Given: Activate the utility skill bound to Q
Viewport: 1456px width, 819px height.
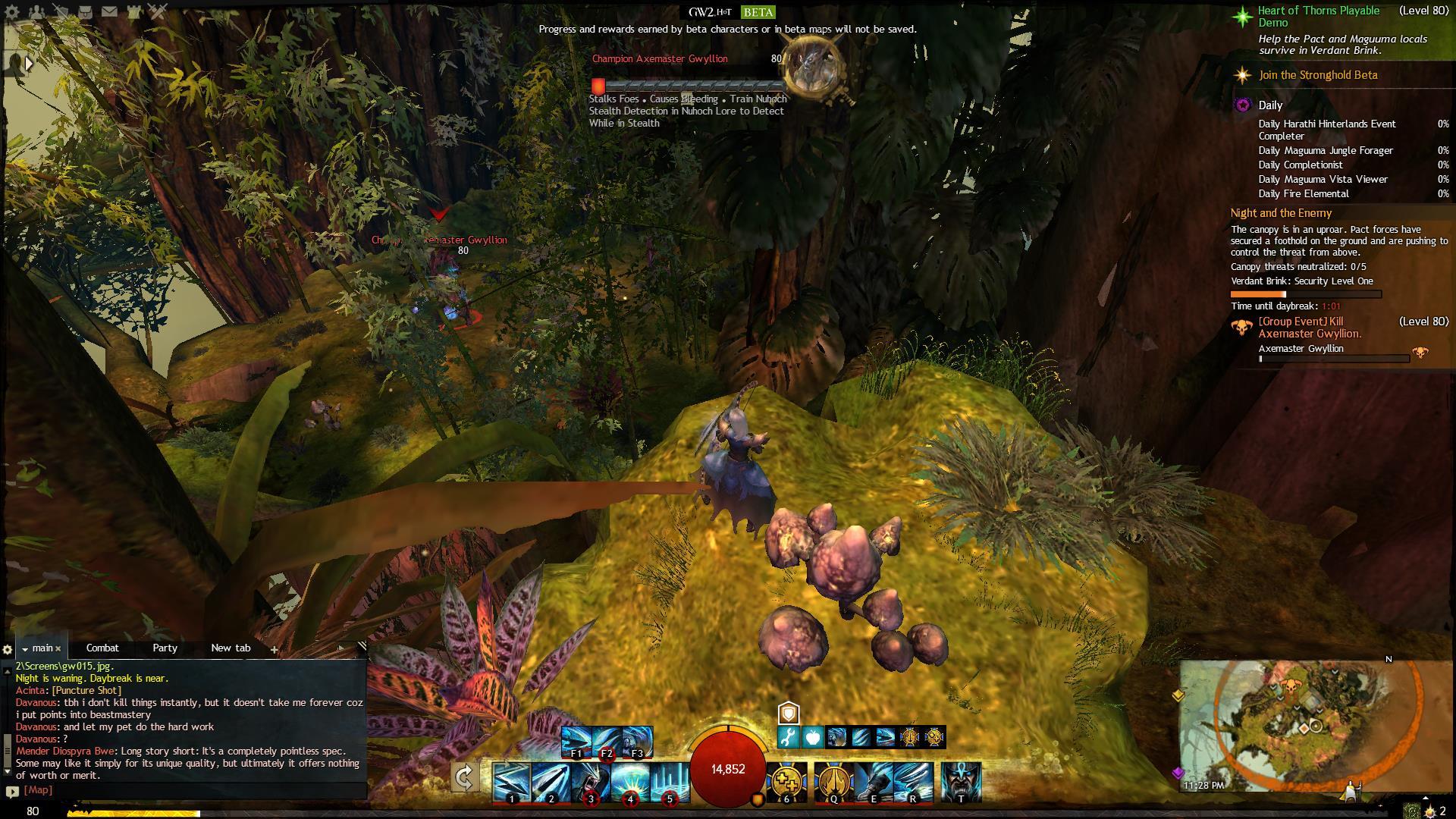Looking at the screenshot, I should [x=833, y=782].
